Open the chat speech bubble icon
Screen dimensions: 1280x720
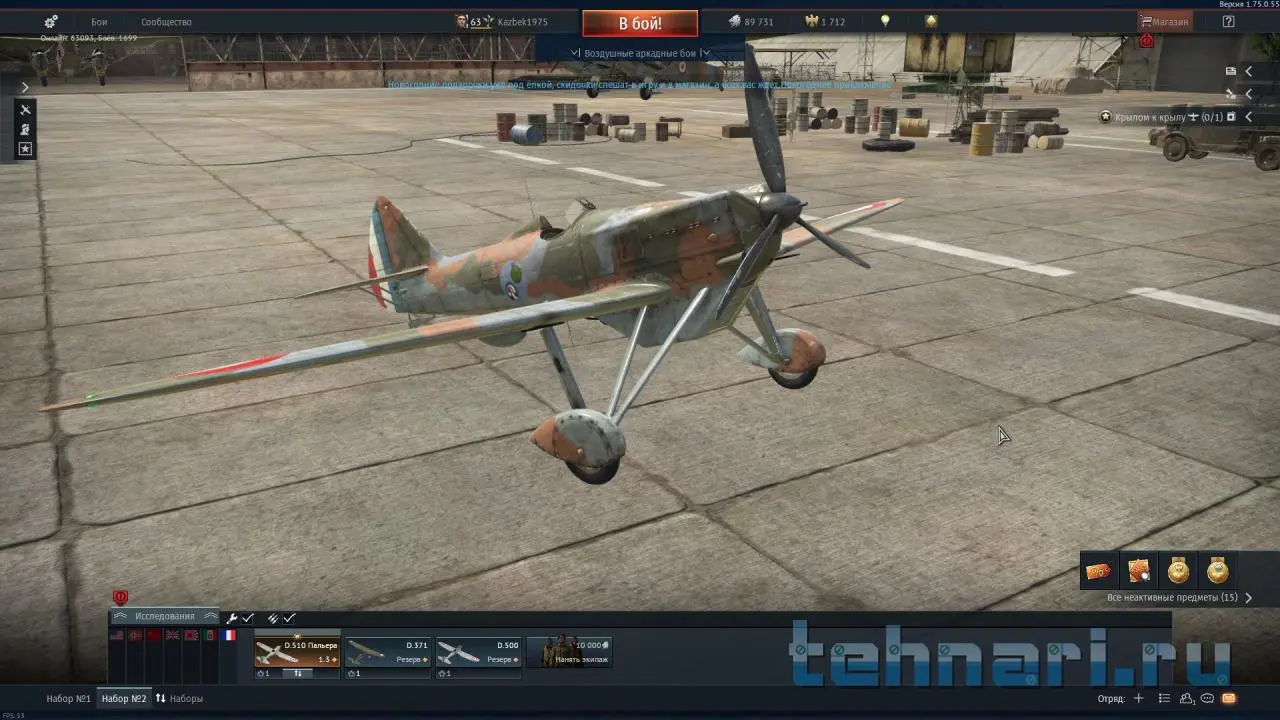[1208, 698]
